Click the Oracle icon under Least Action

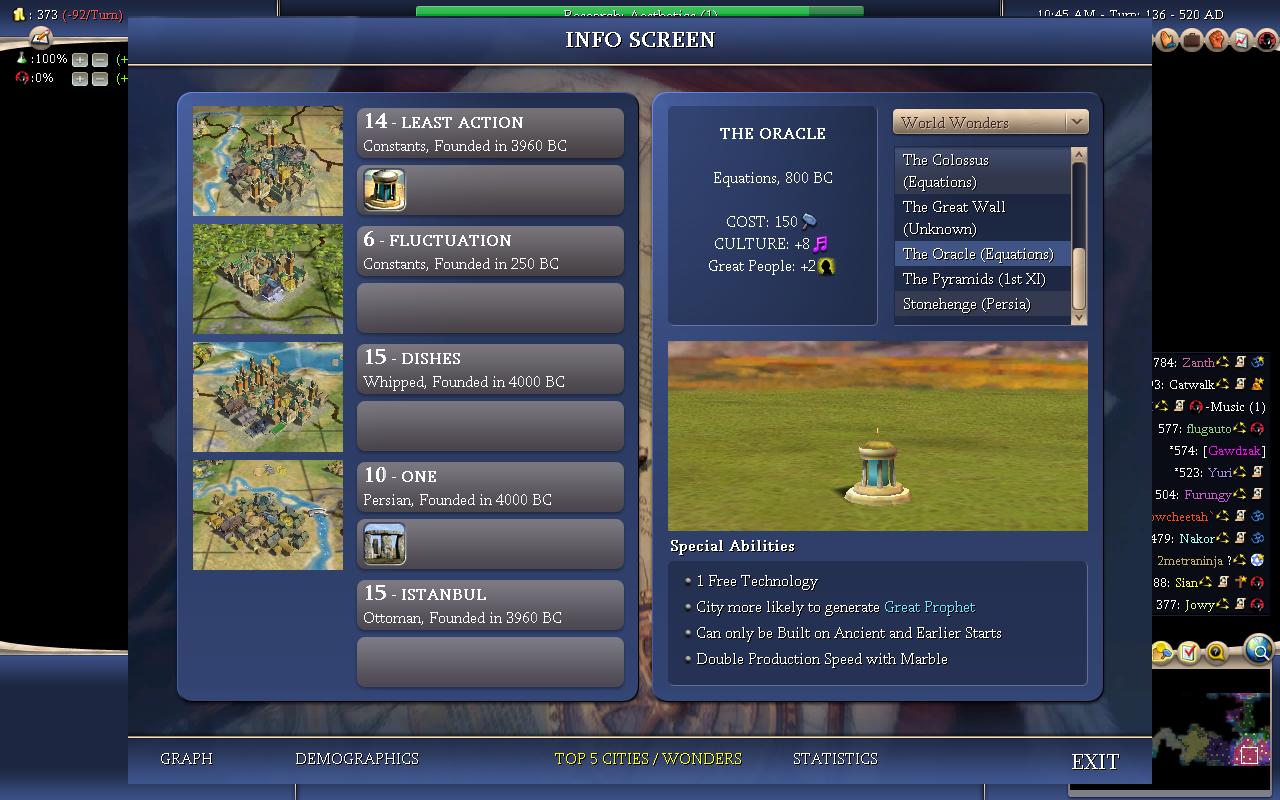coord(384,189)
